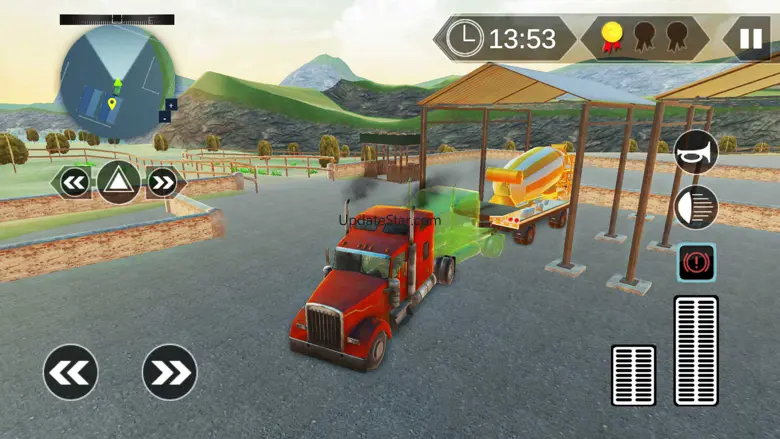The height and width of the screenshot is (439, 780).
Task: Hit the short brake pedal
Action: point(633,375)
